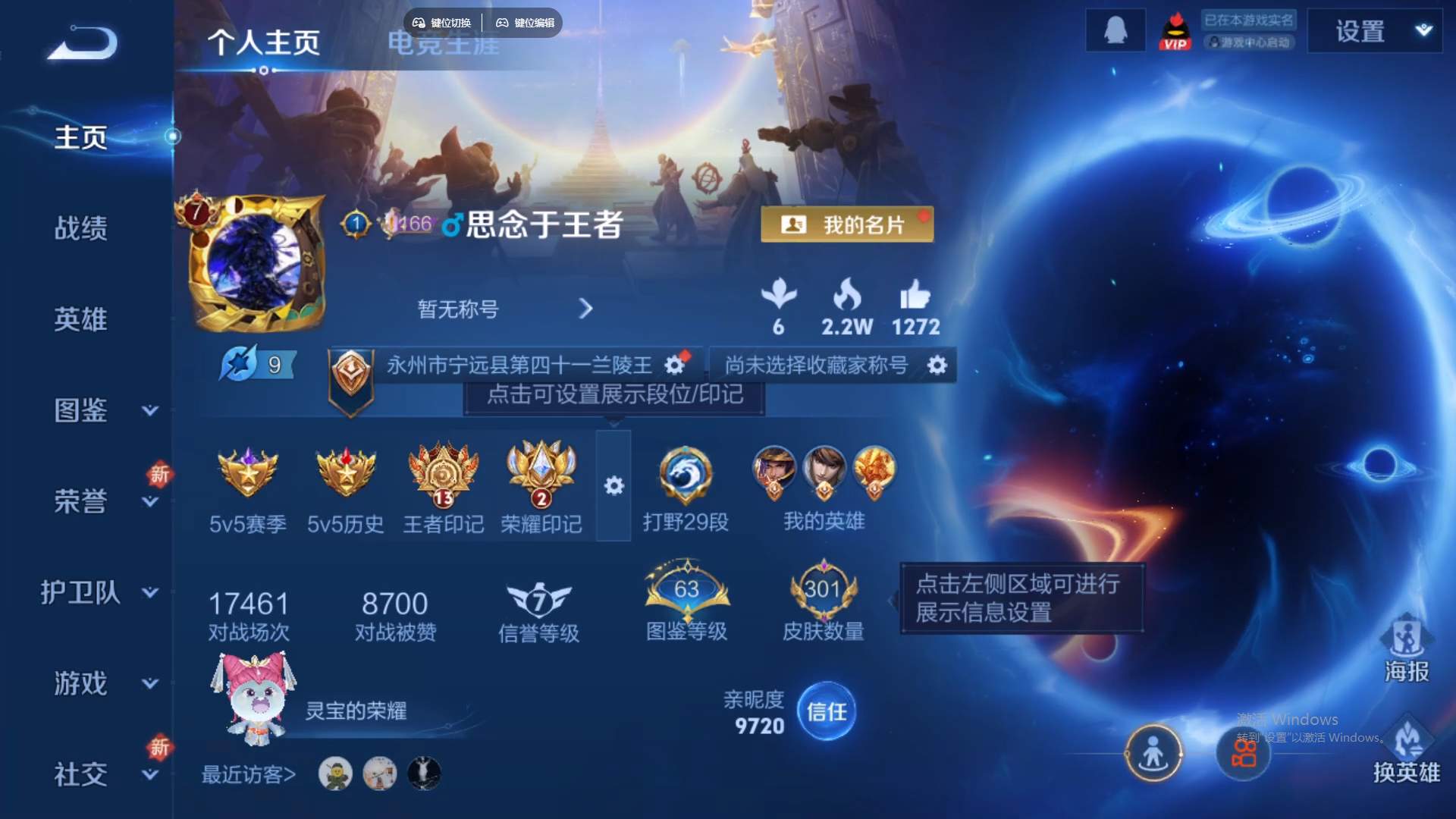
Task: Click the 信任 intimacy progress circle
Action: [827, 711]
